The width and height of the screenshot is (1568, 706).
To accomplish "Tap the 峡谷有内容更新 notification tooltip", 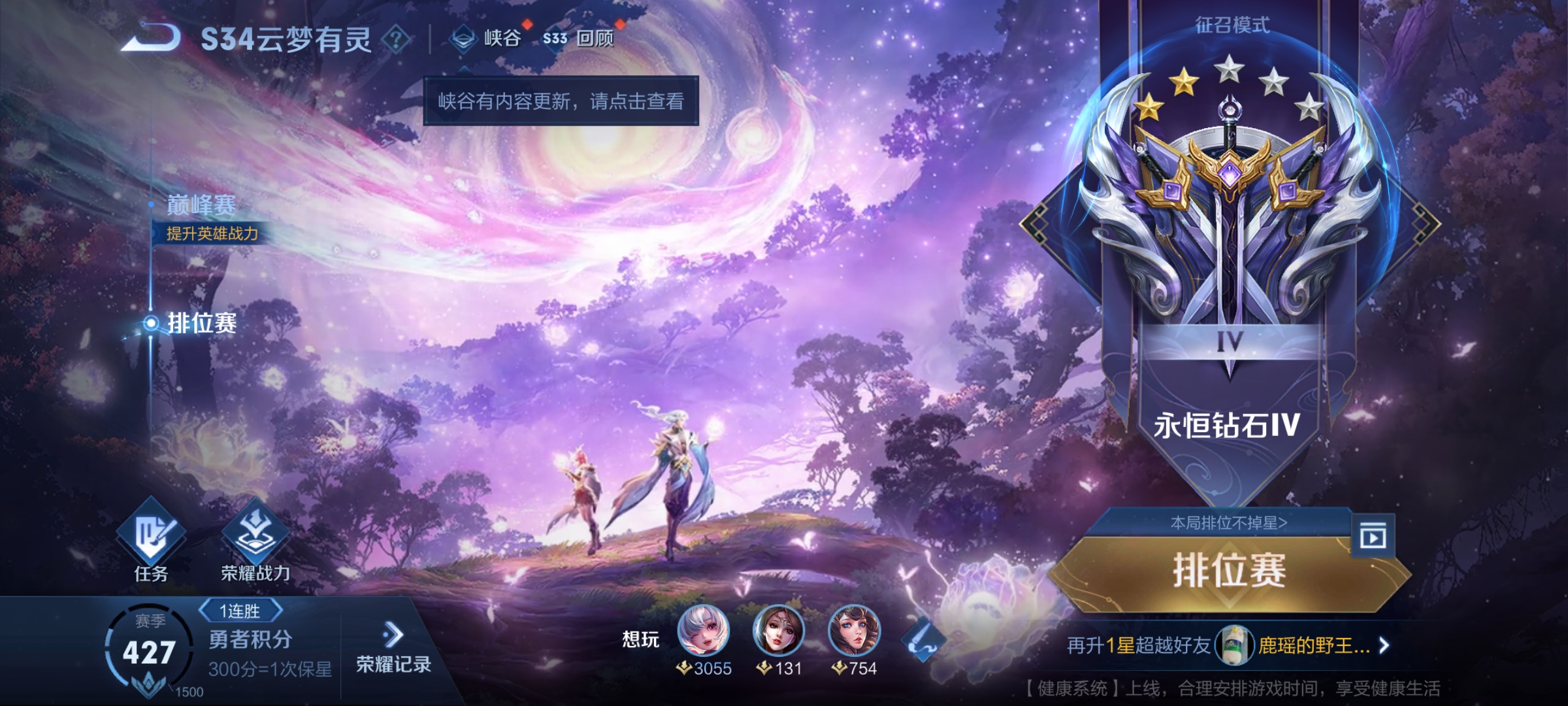I will [x=561, y=101].
